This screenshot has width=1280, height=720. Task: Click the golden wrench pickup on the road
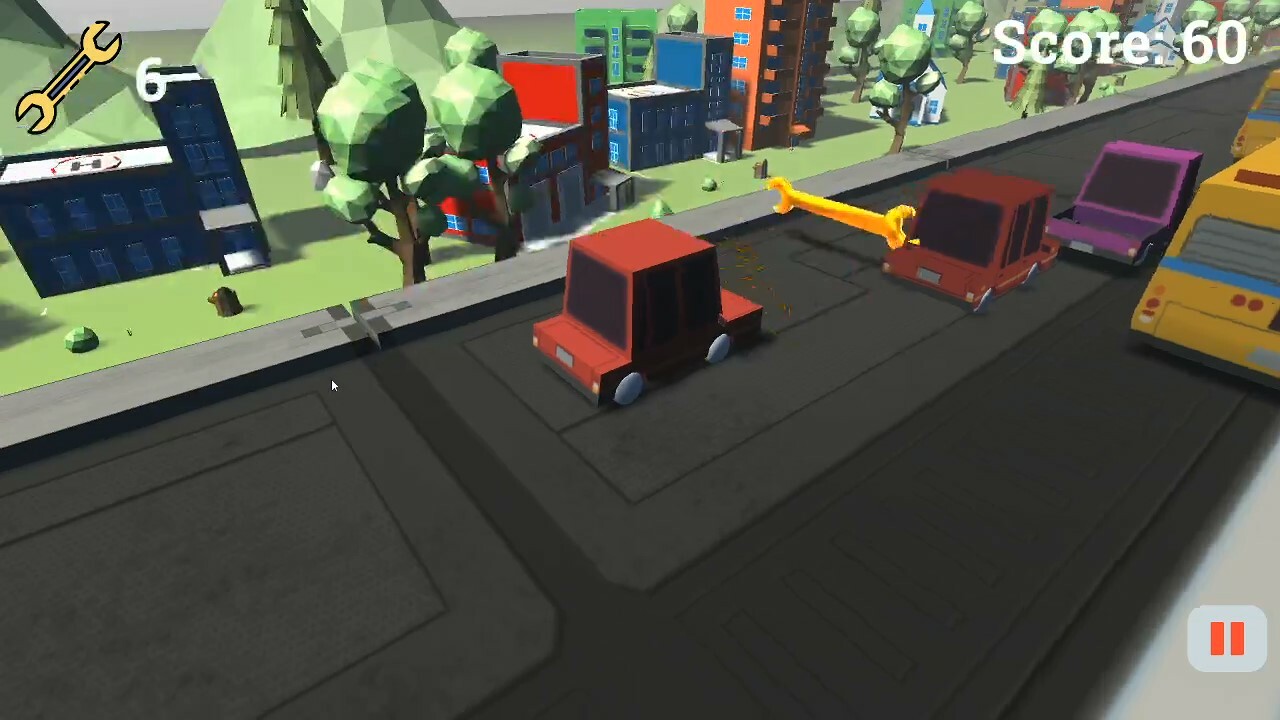[840, 210]
